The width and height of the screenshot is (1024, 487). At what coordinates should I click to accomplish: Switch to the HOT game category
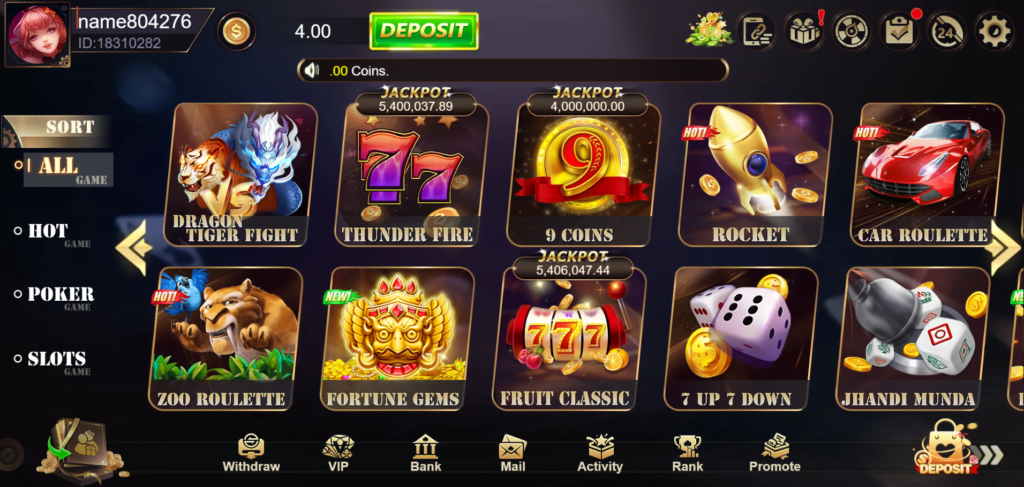pos(49,233)
